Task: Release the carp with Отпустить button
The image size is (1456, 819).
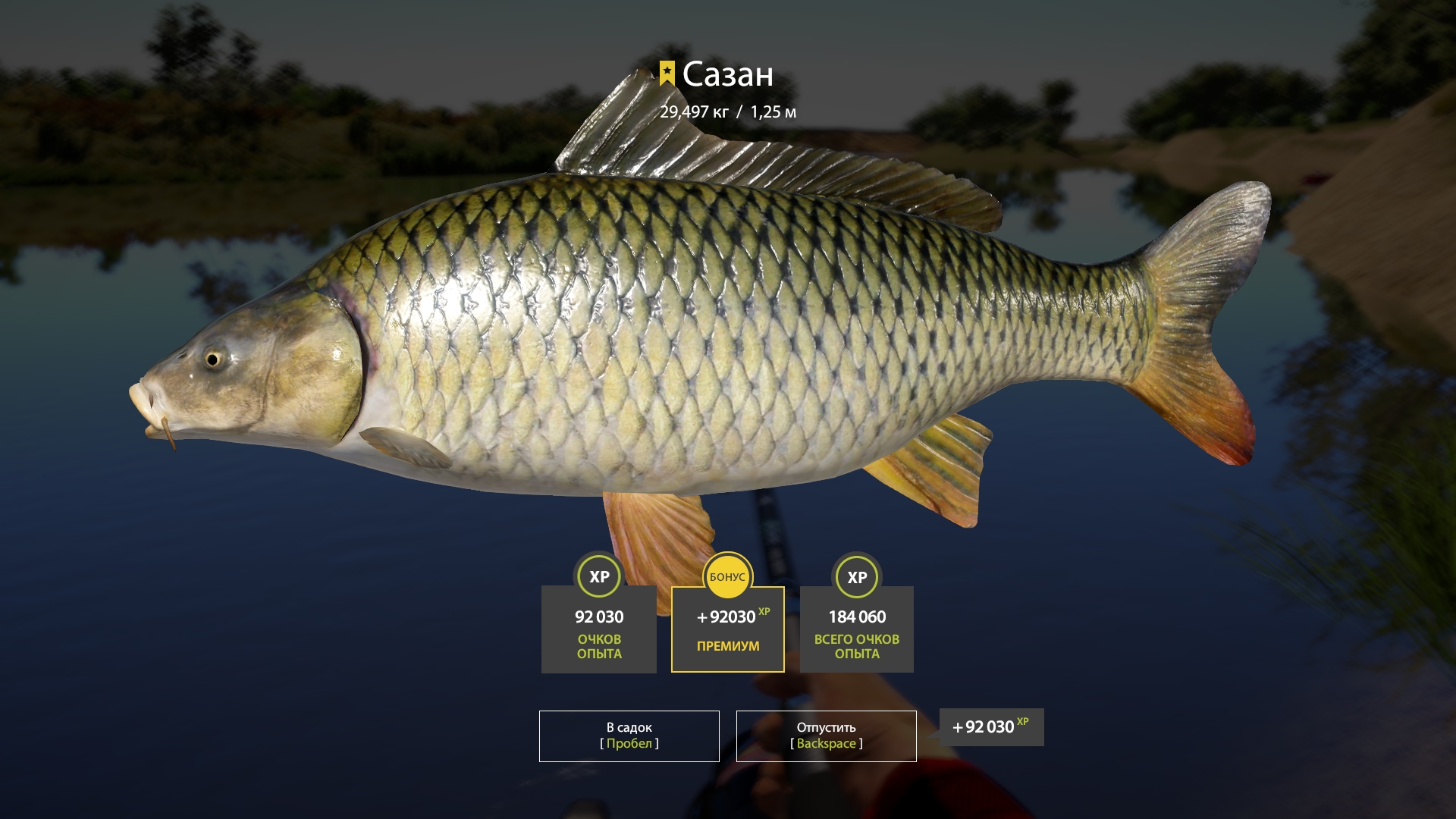Action: point(826,736)
